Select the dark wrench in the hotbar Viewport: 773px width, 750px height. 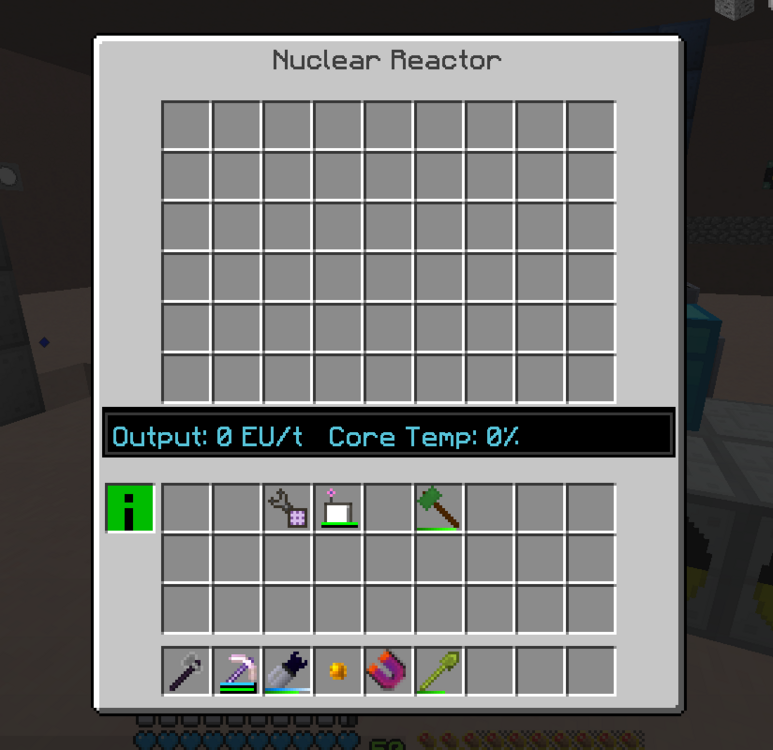(187, 671)
